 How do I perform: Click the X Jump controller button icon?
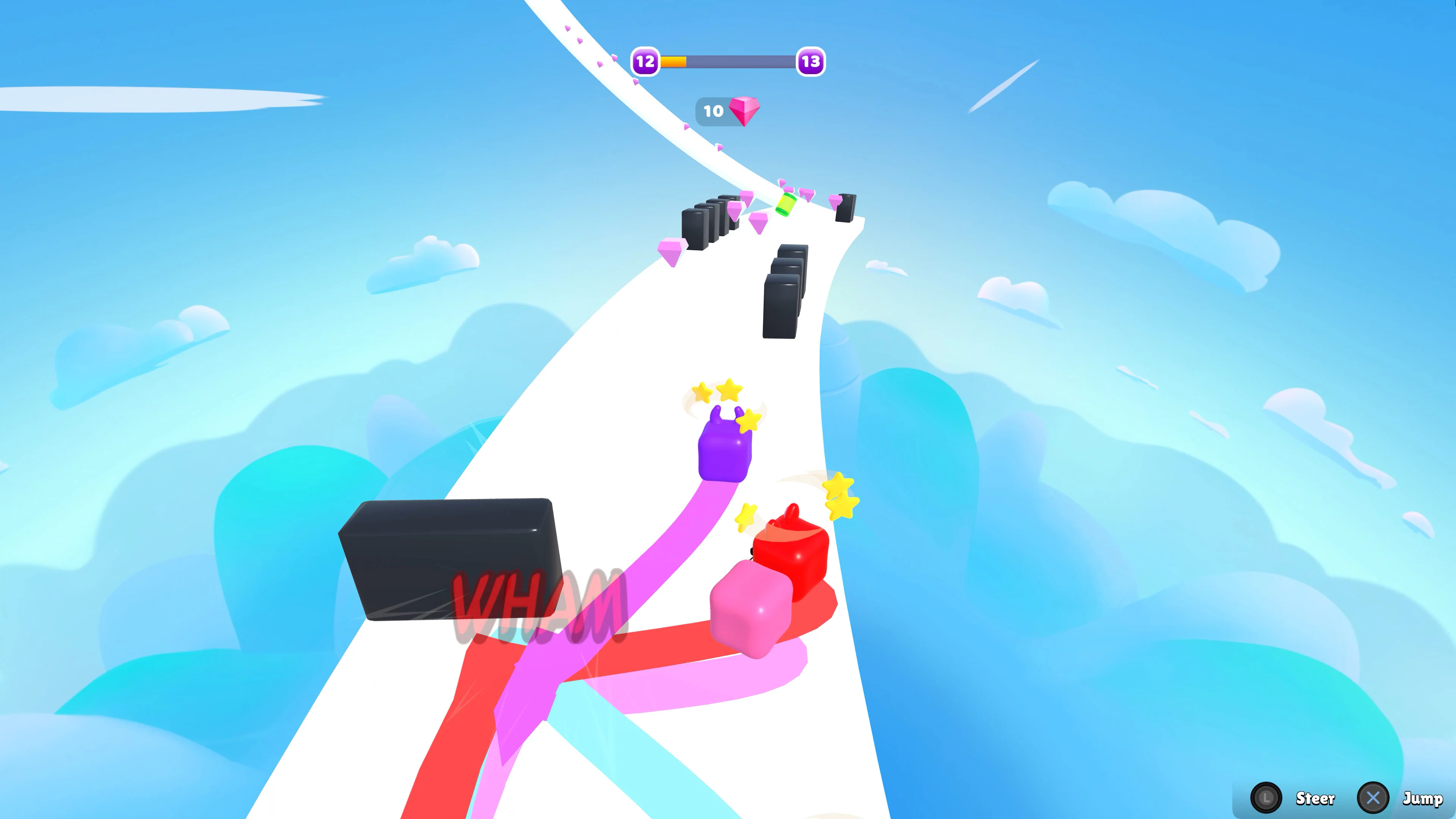pos(1373,798)
